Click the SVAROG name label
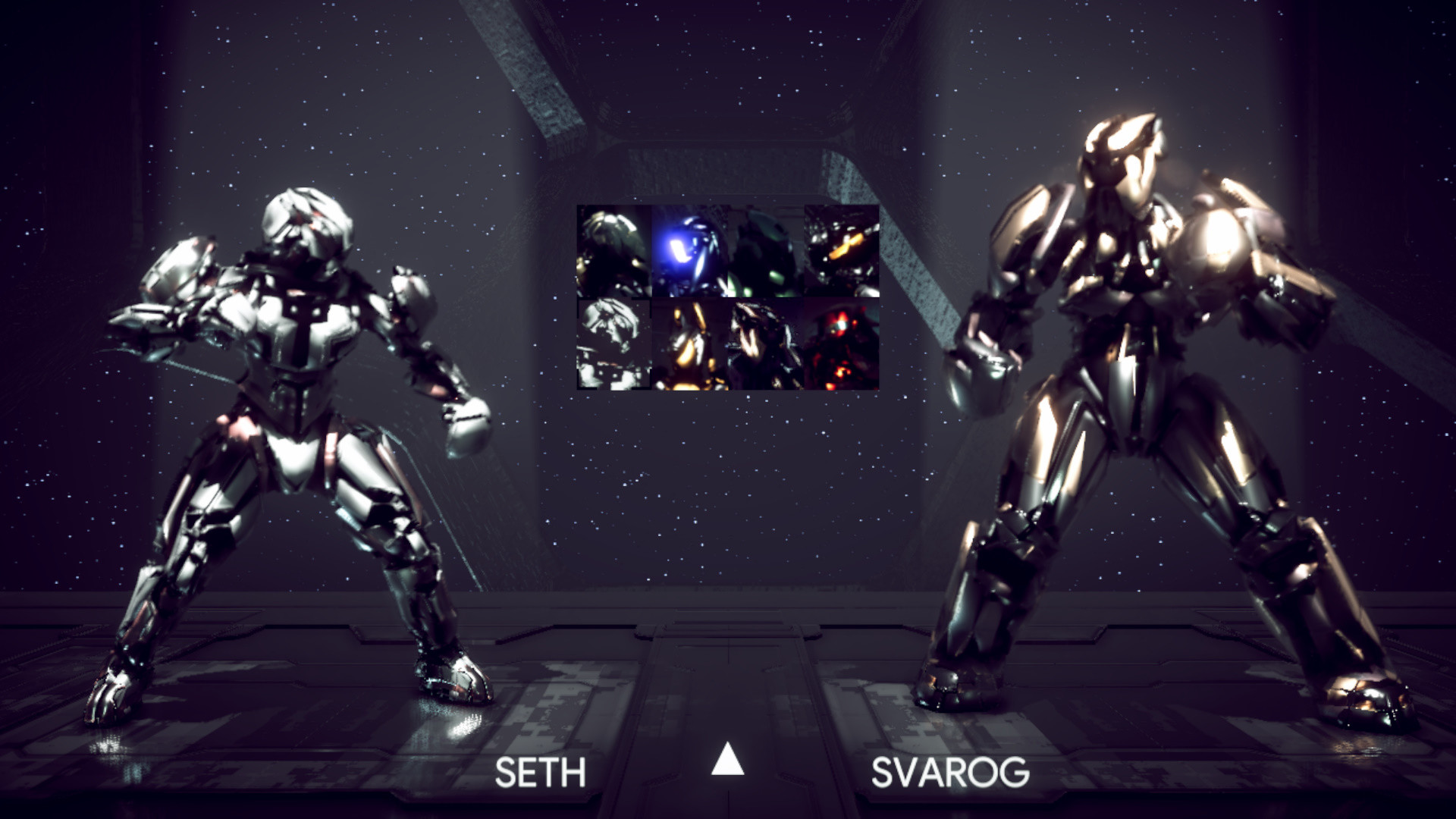 [952, 773]
